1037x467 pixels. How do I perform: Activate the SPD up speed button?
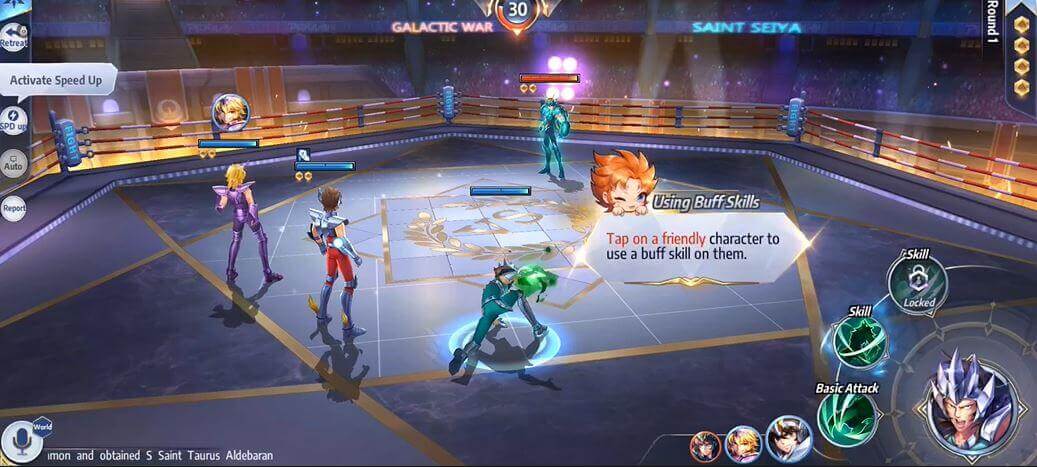click(x=13, y=119)
